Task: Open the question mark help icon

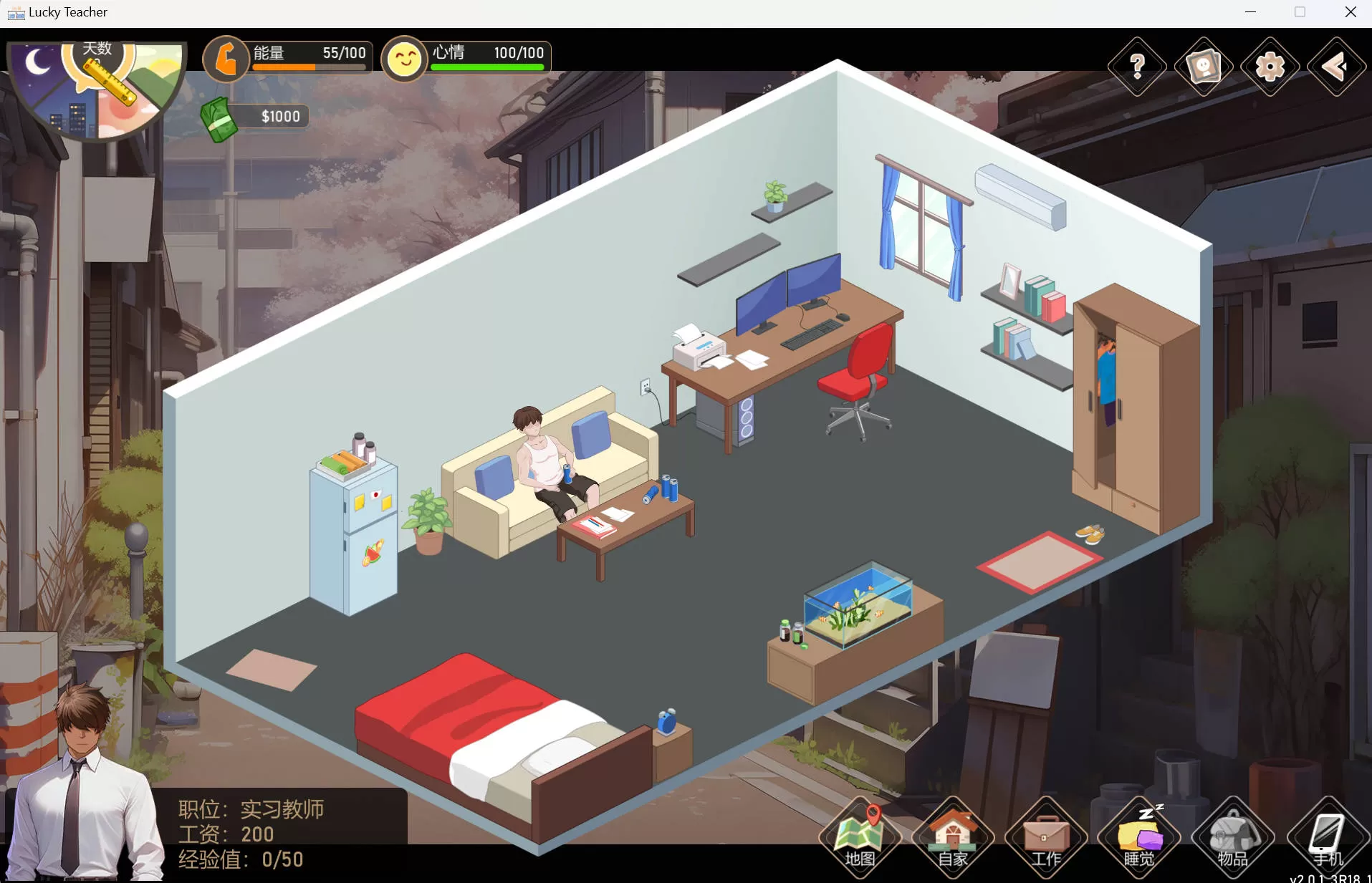Action: click(x=1137, y=67)
